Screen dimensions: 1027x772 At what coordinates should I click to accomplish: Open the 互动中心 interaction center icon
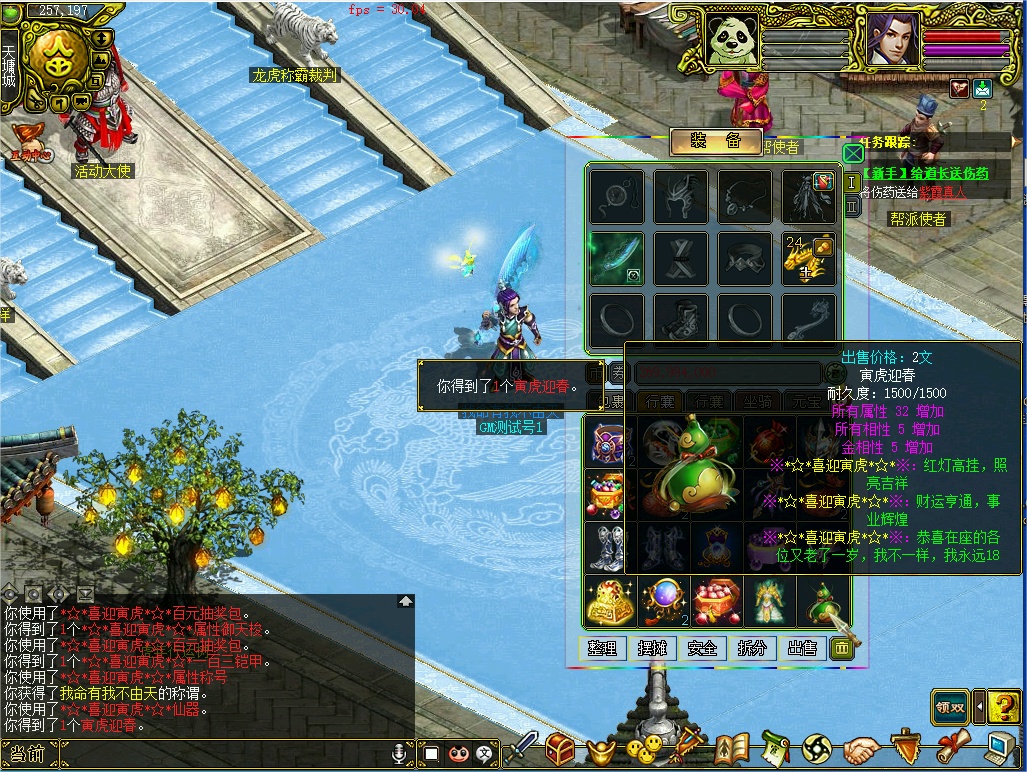[30, 141]
